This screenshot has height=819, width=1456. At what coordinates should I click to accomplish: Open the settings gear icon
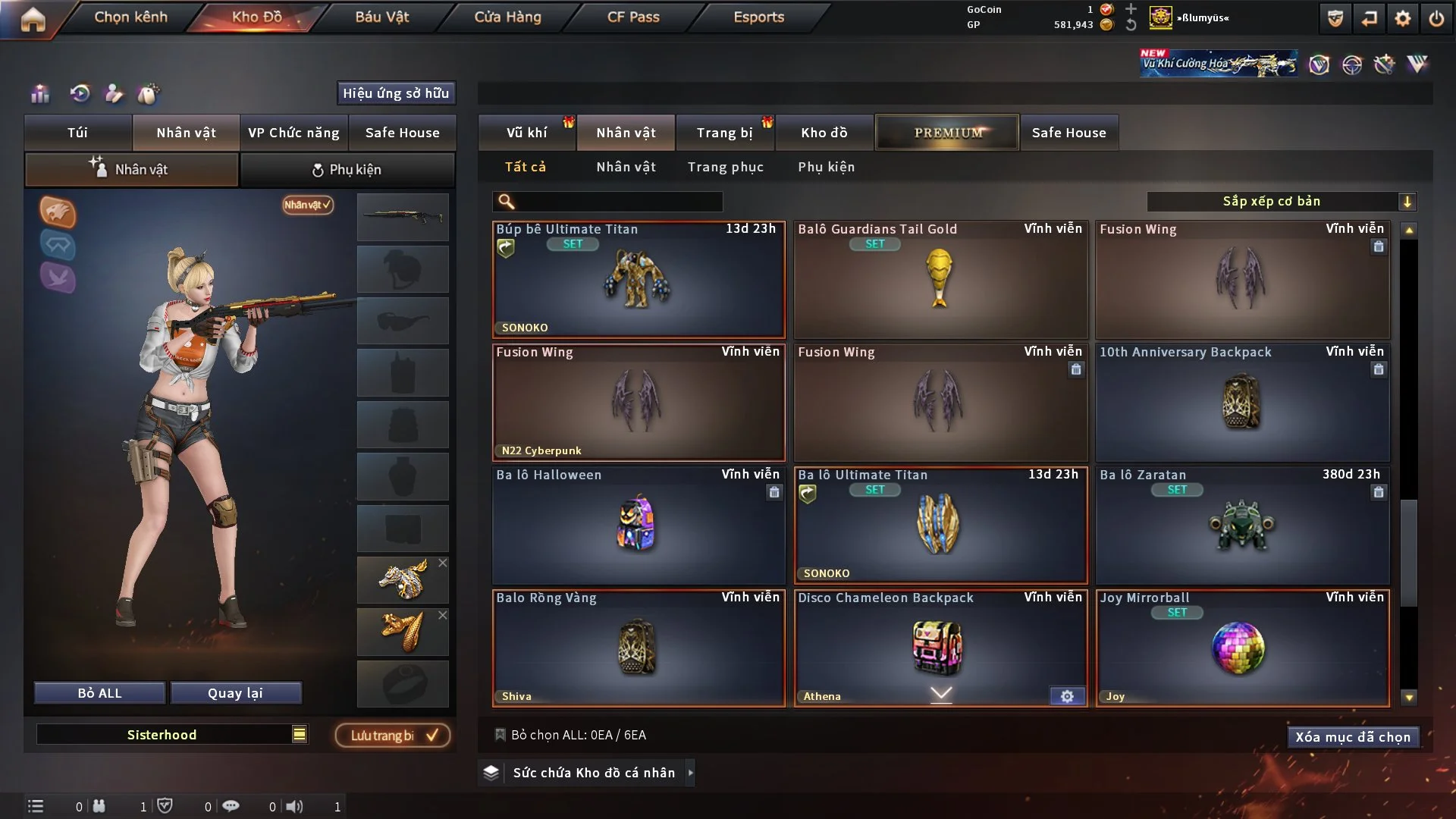(x=1403, y=19)
